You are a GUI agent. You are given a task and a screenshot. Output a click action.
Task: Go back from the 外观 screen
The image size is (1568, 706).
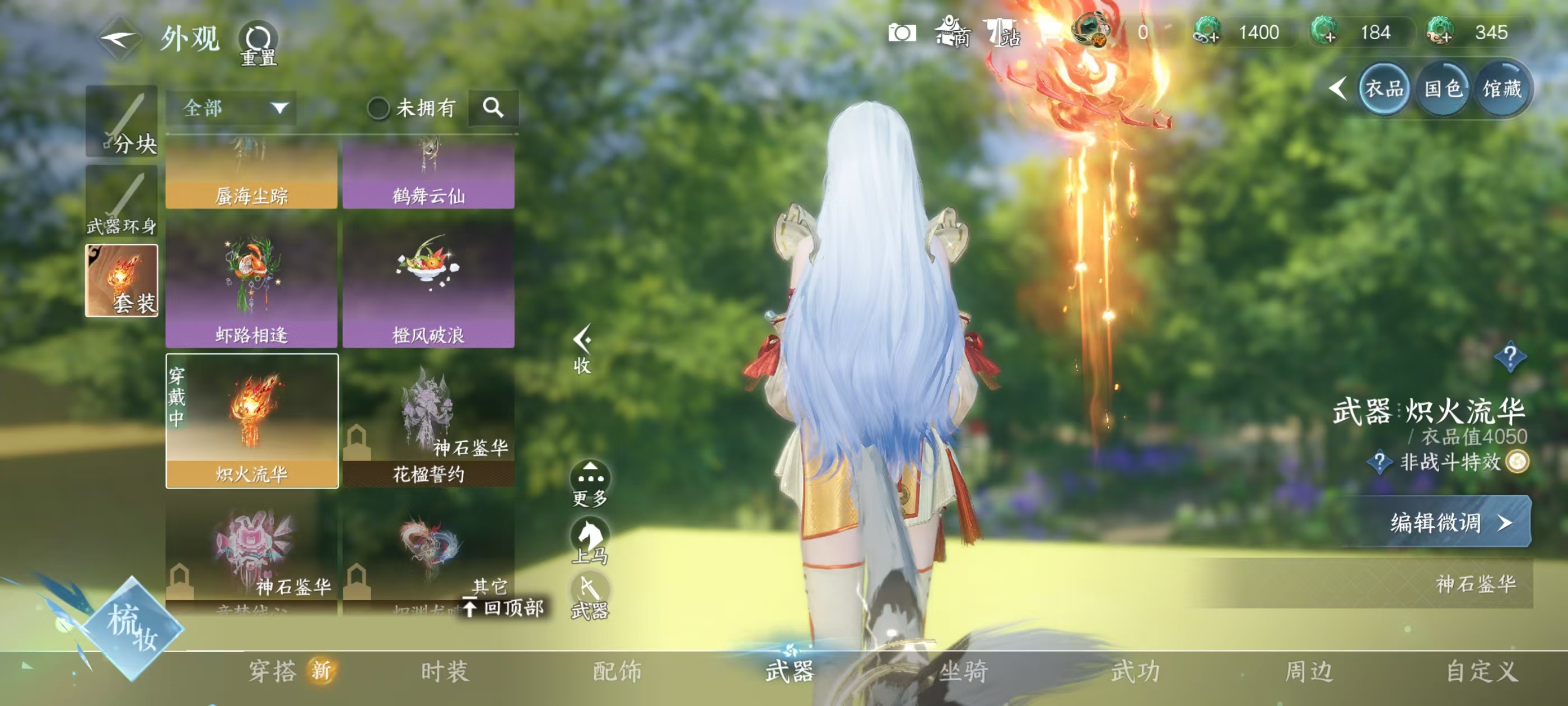coord(119,39)
